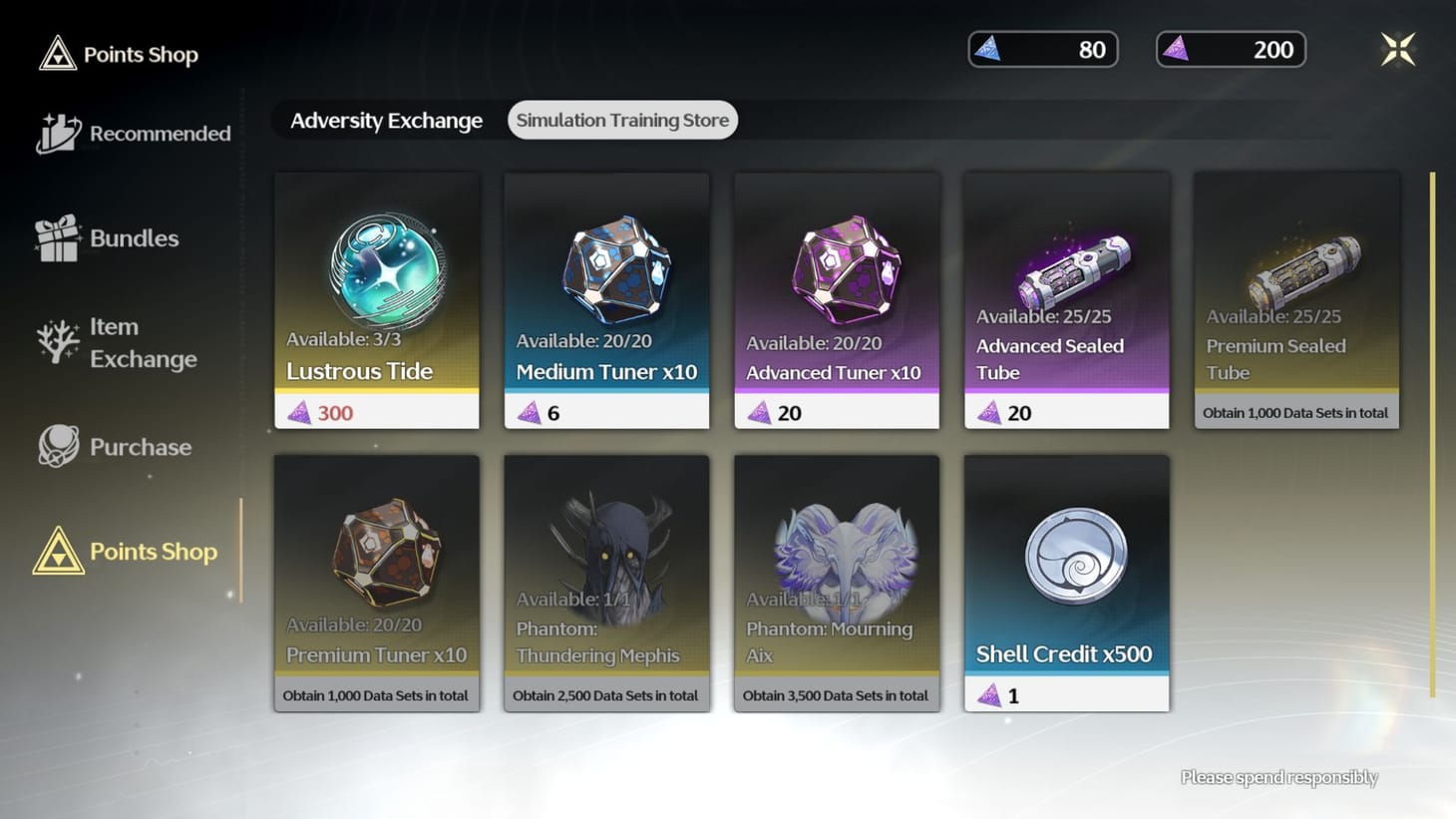Switch to the Adversity Exchange tab
Screen dimensions: 1456x819
click(386, 120)
